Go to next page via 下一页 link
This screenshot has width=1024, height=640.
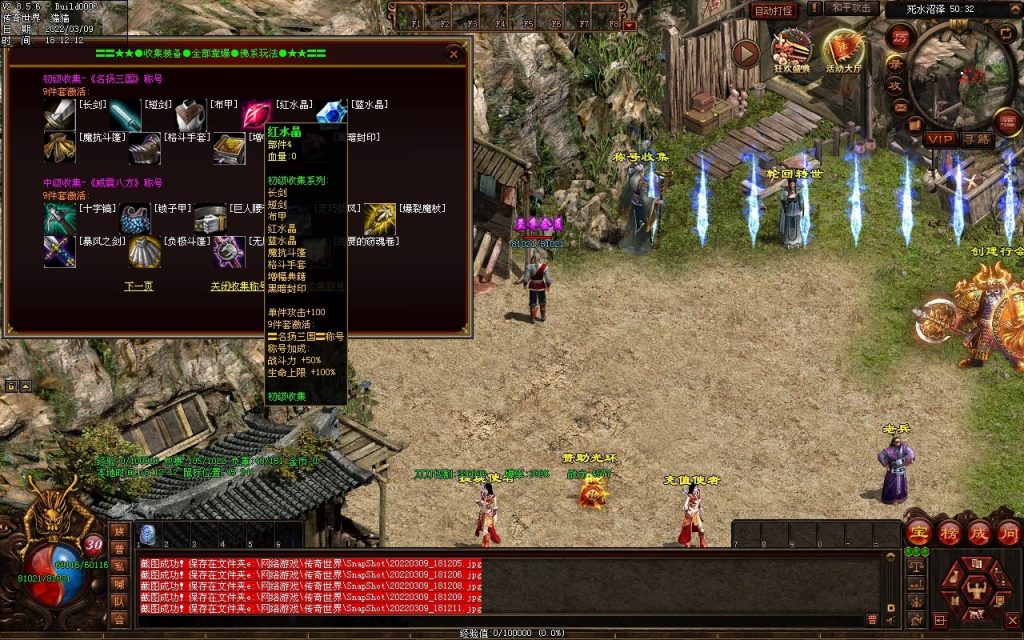tap(138, 286)
